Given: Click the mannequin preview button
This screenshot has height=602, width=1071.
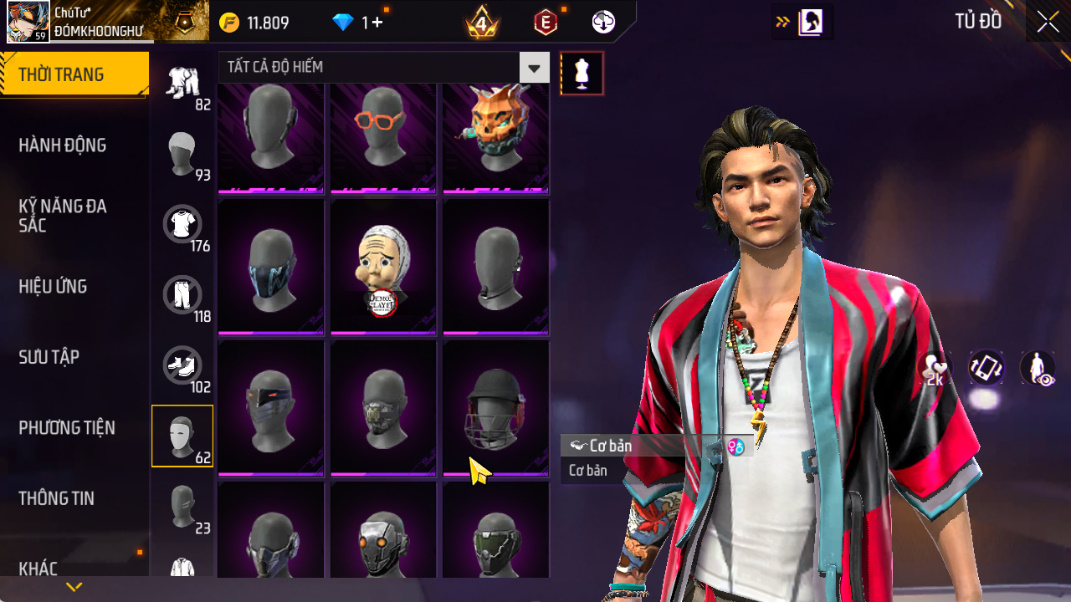Looking at the screenshot, I should coord(581,73).
